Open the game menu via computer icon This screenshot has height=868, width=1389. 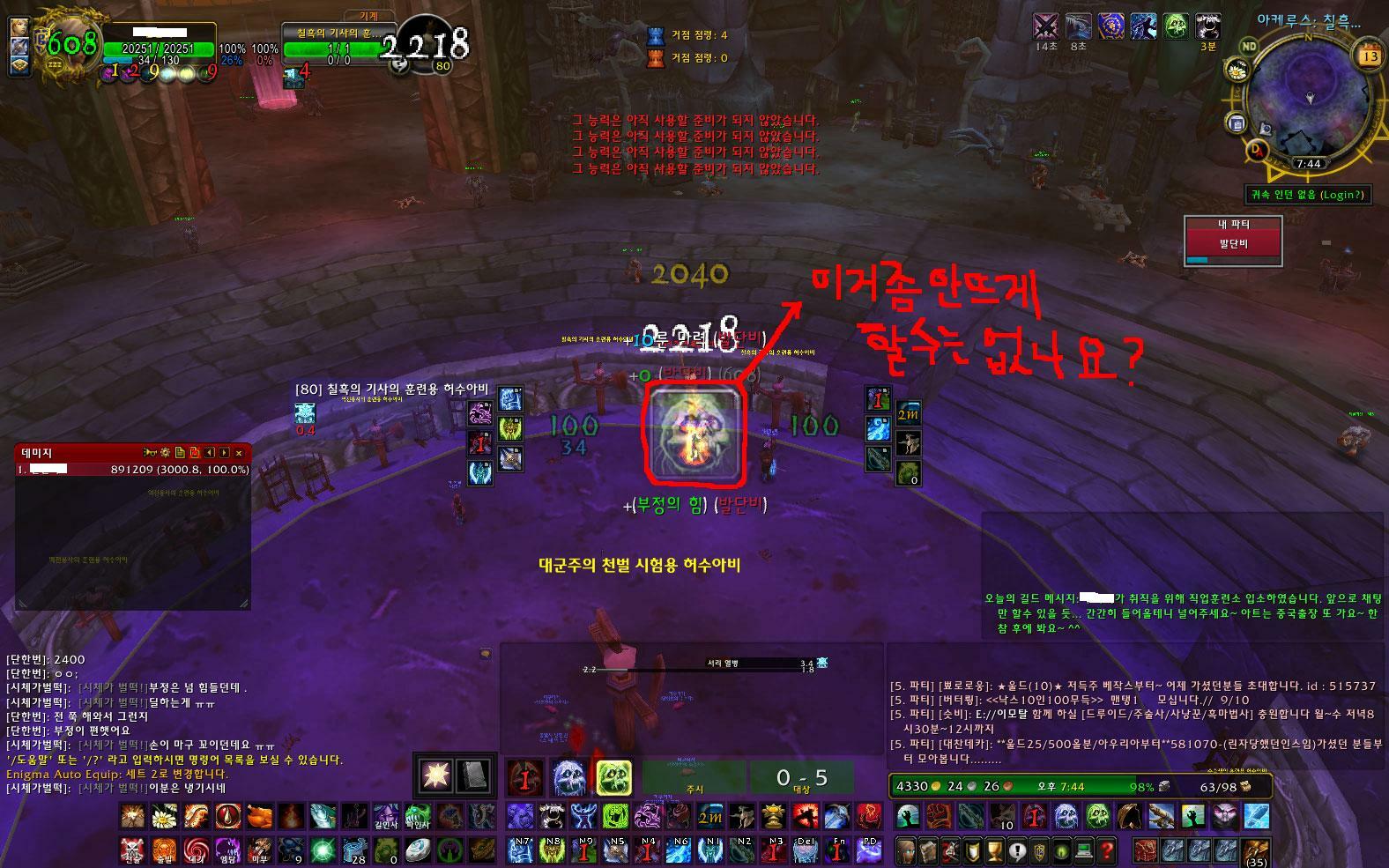pyautogui.click(x=1083, y=851)
